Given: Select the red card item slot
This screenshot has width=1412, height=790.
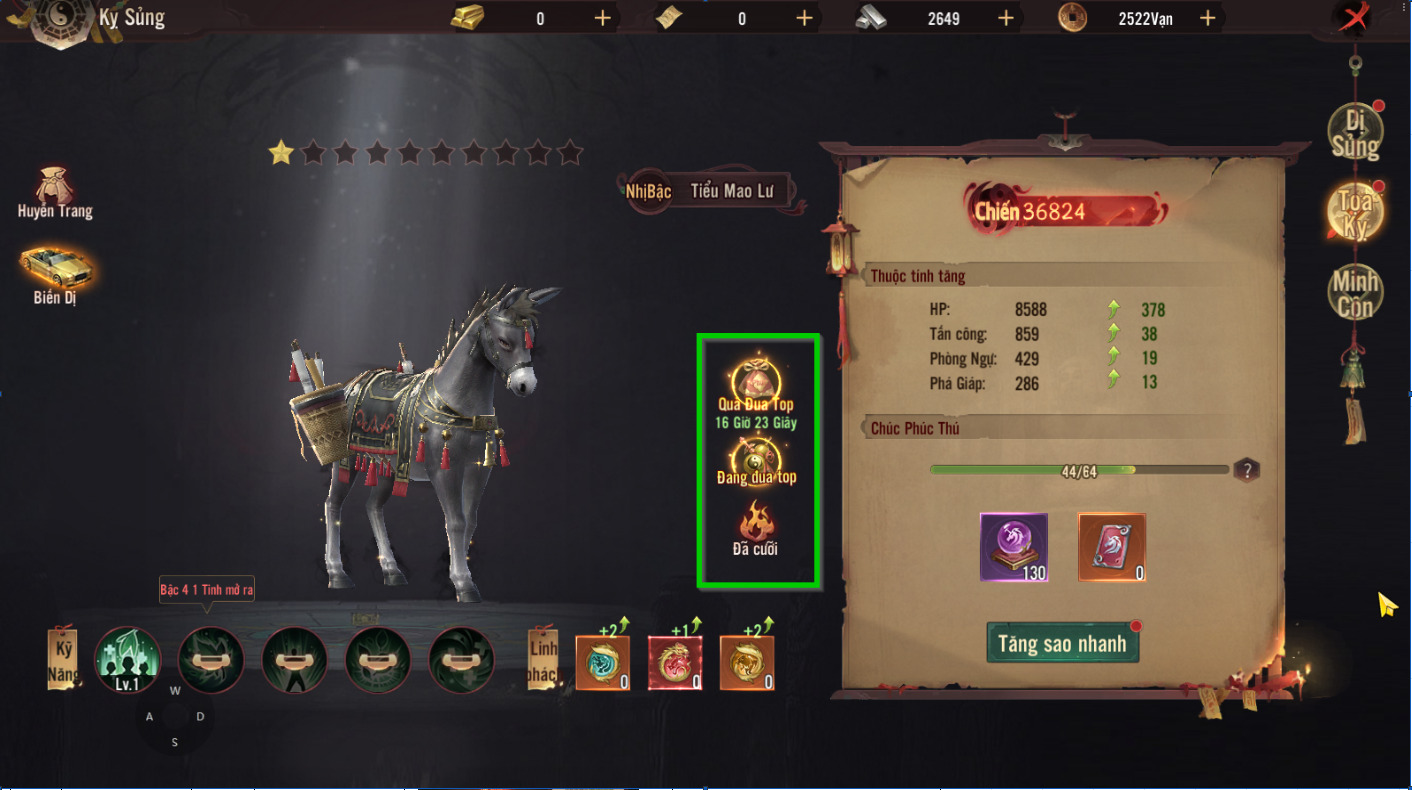Looking at the screenshot, I should click(x=1111, y=547).
